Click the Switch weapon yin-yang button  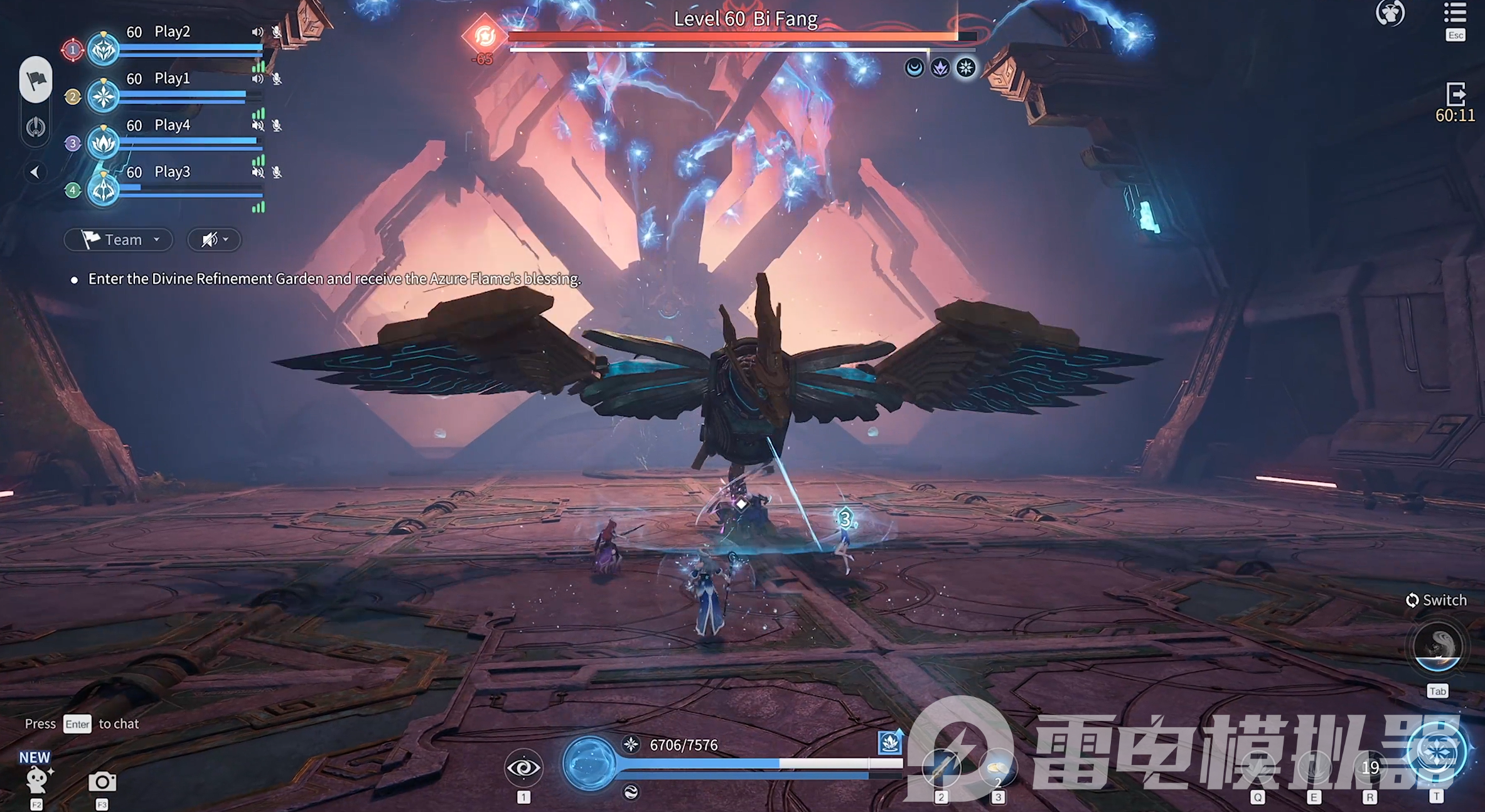pyautogui.click(x=1437, y=646)
